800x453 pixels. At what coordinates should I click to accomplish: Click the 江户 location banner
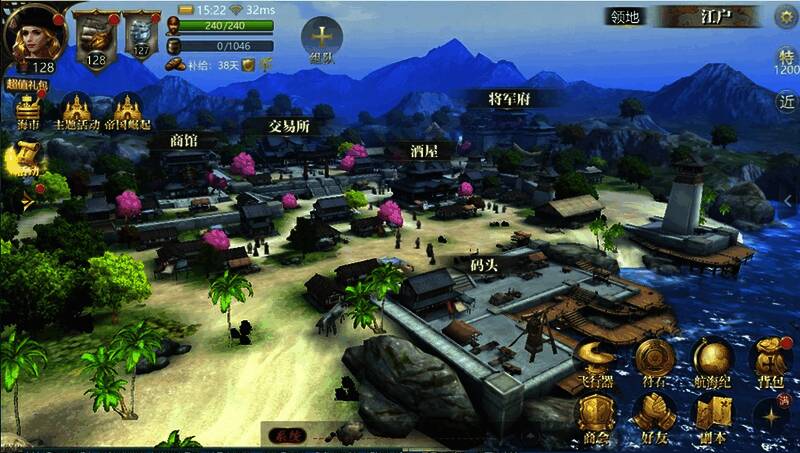[713, 17]
